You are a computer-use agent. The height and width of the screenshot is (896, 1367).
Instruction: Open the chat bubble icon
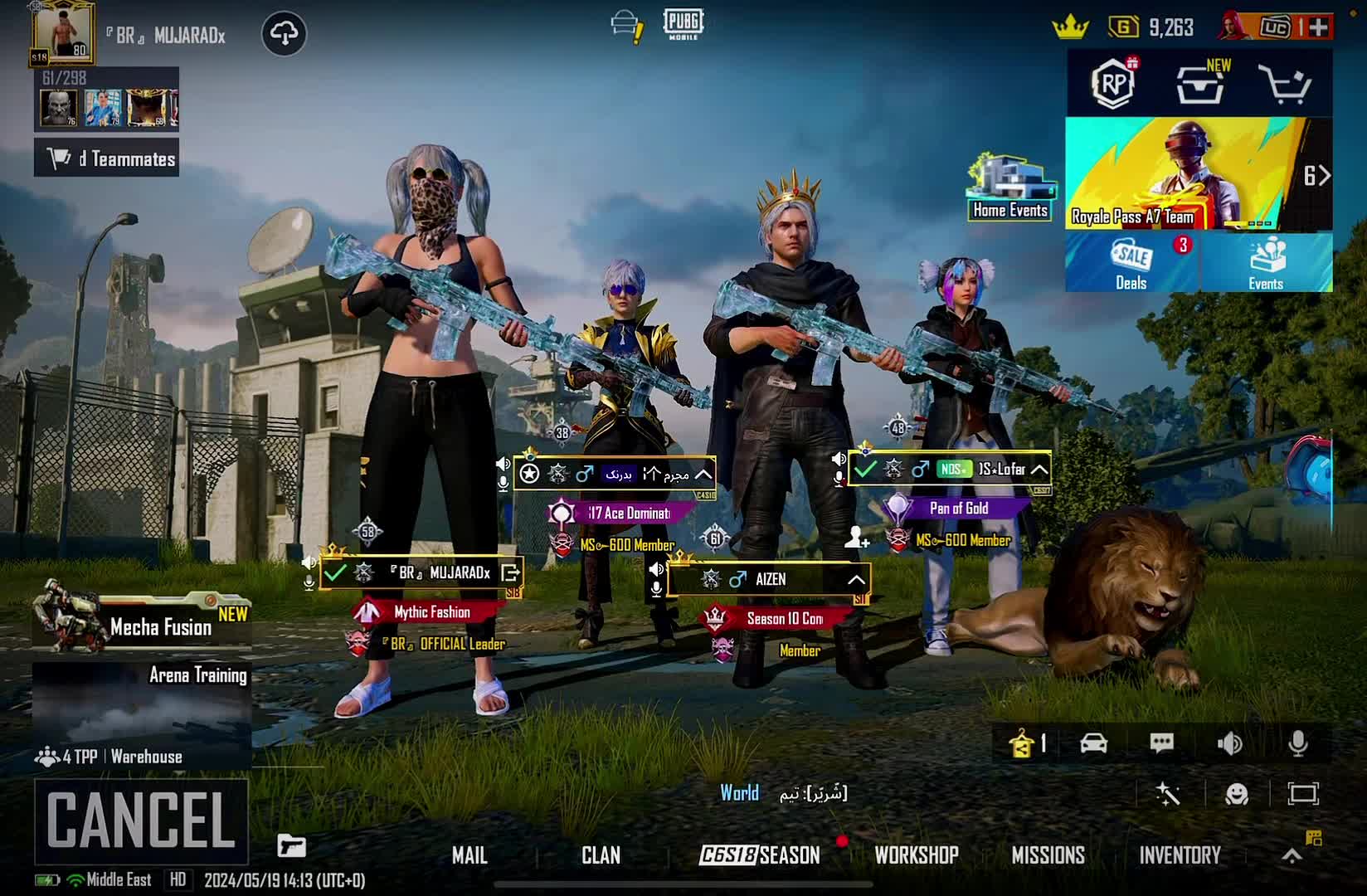click(1161, 743)
